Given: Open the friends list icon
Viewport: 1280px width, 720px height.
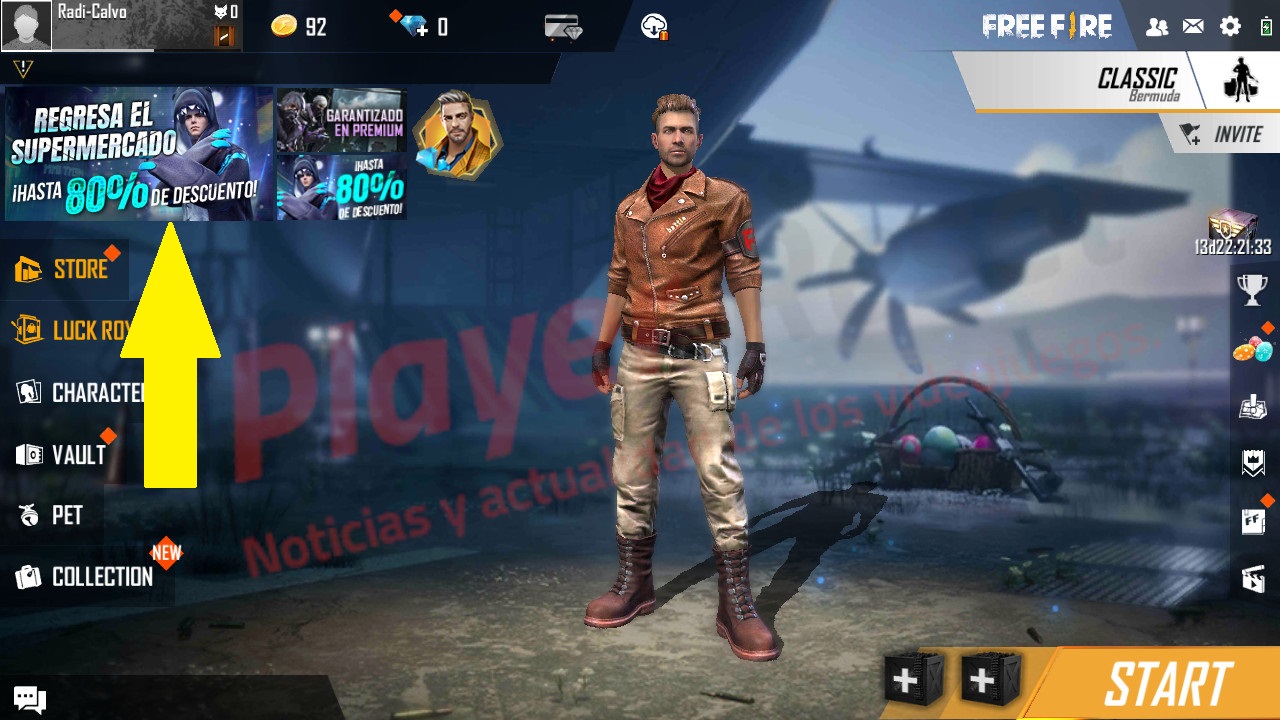Looking at the screenshot, I should click(1157, 27).
